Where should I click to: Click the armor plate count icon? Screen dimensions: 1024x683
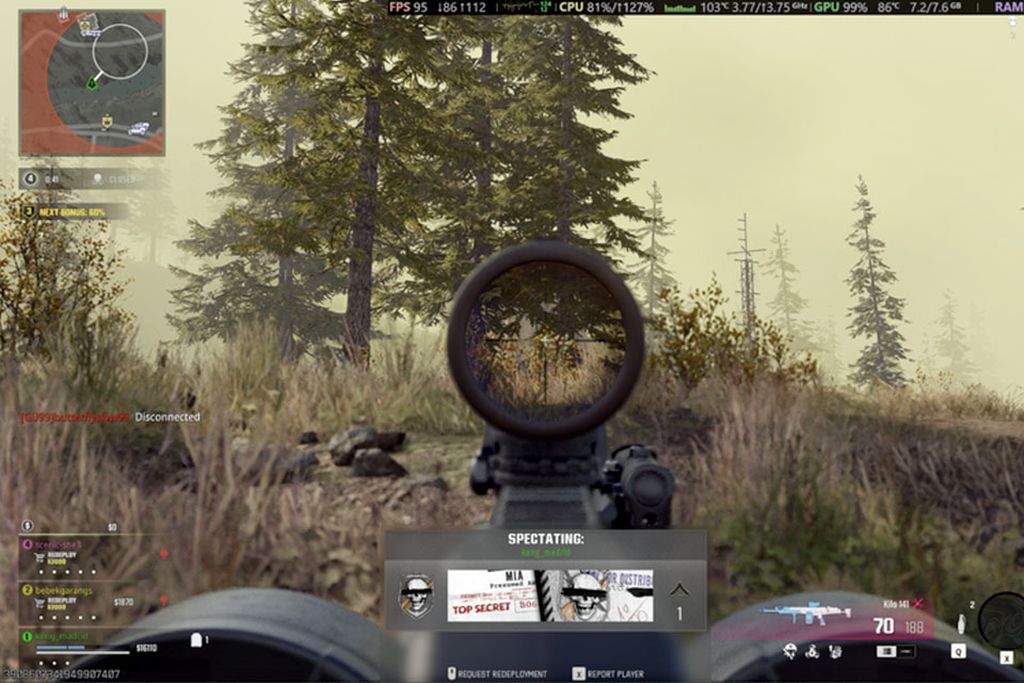pyautogui.click(x=198, y=639)
